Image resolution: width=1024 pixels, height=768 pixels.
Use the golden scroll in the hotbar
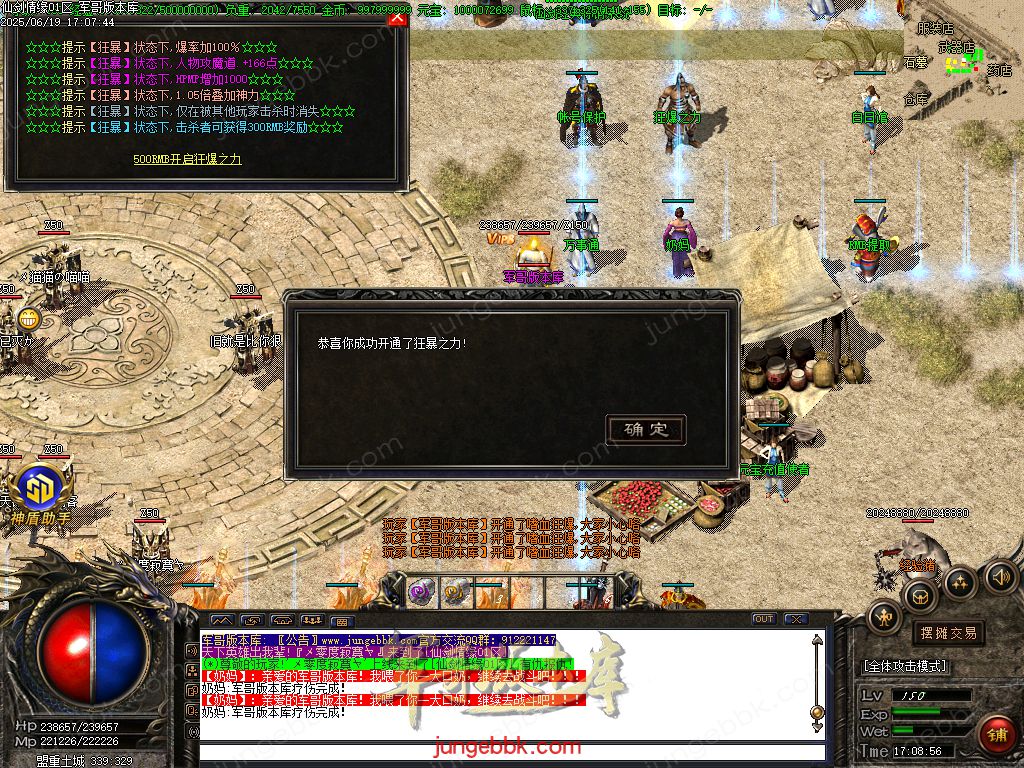pyautogui.click(x=456, y=592)
